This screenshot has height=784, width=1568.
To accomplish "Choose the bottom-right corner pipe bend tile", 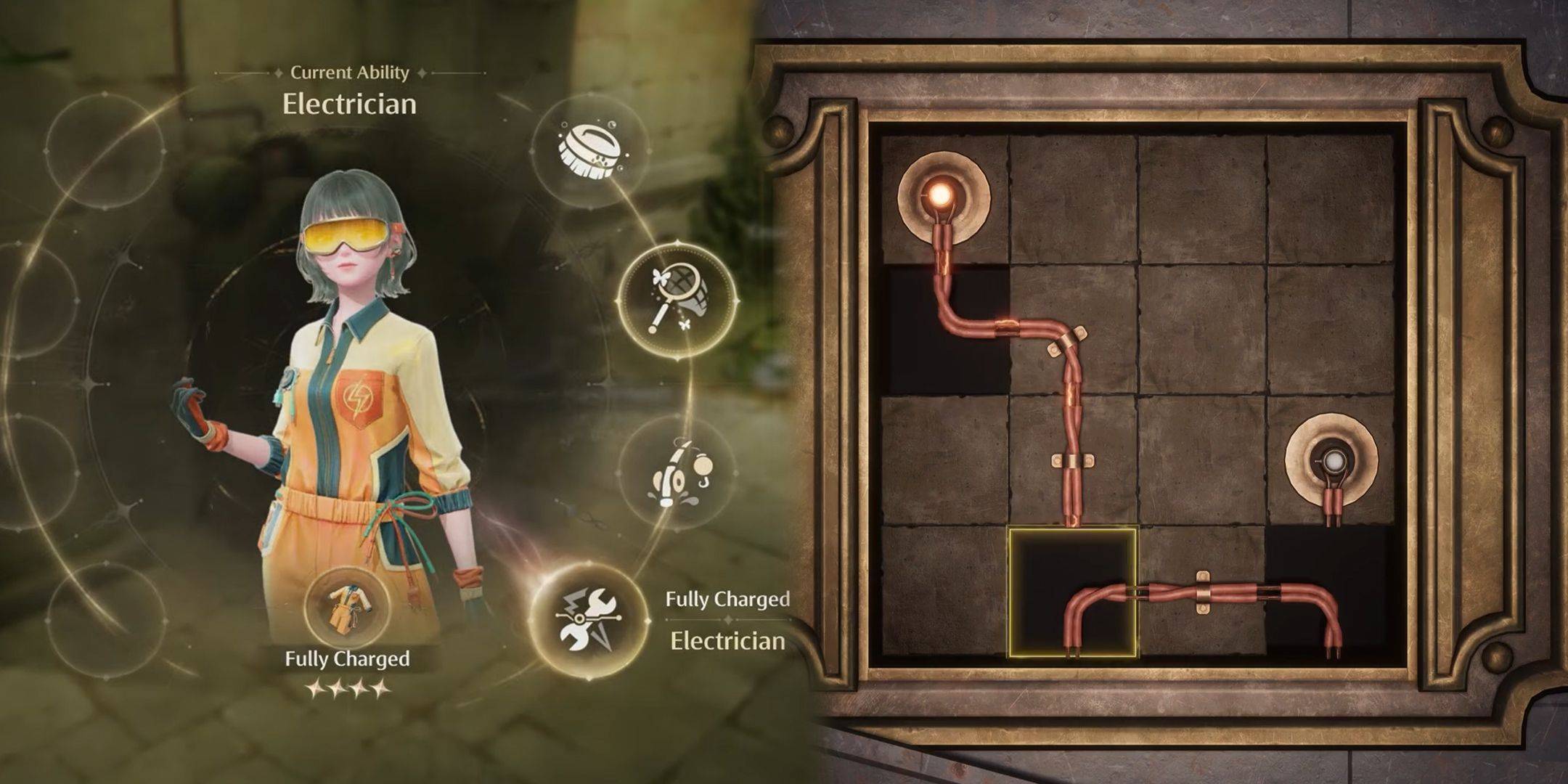I will click(1330, 592).
